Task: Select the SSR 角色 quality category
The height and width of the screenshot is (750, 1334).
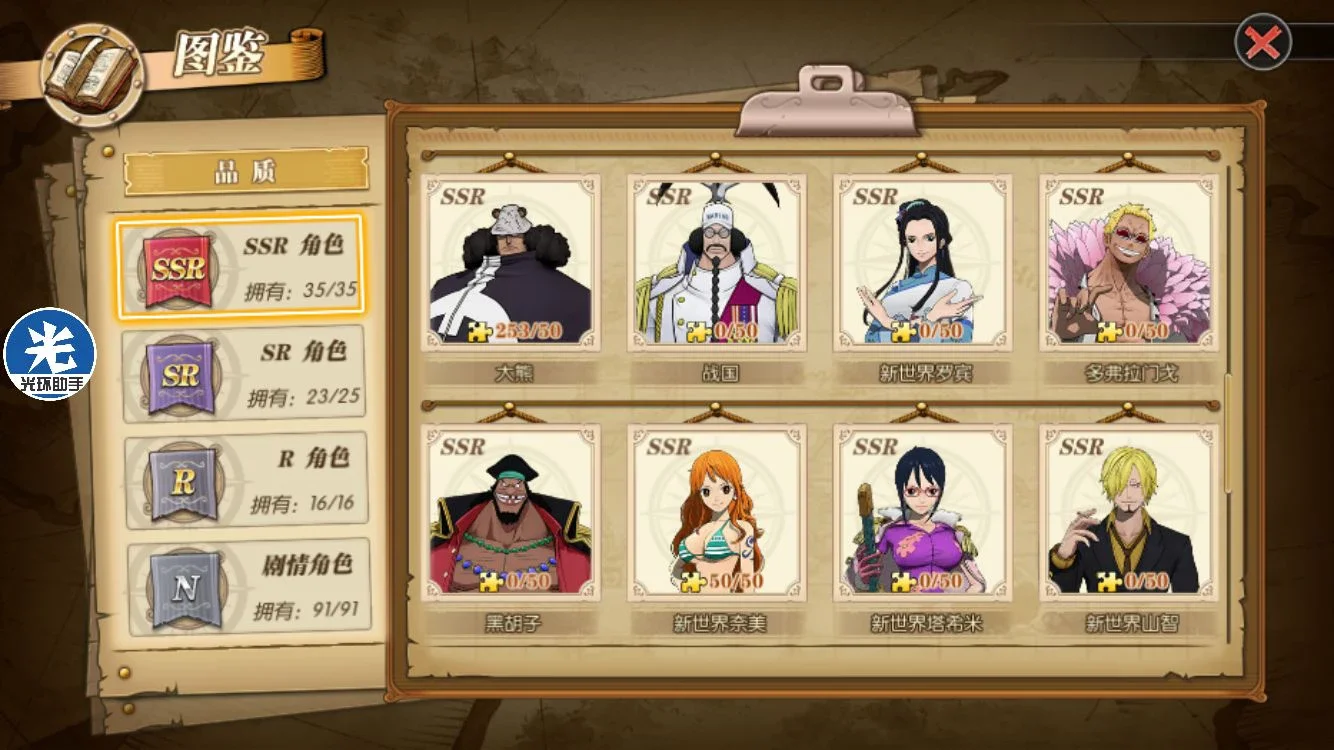Action: [x=240, y=267]
